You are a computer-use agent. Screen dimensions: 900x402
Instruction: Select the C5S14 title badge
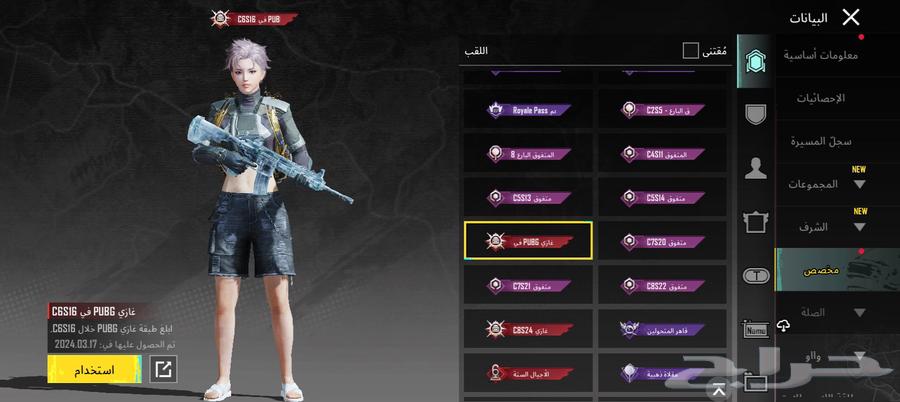click(x=661, y=197)
